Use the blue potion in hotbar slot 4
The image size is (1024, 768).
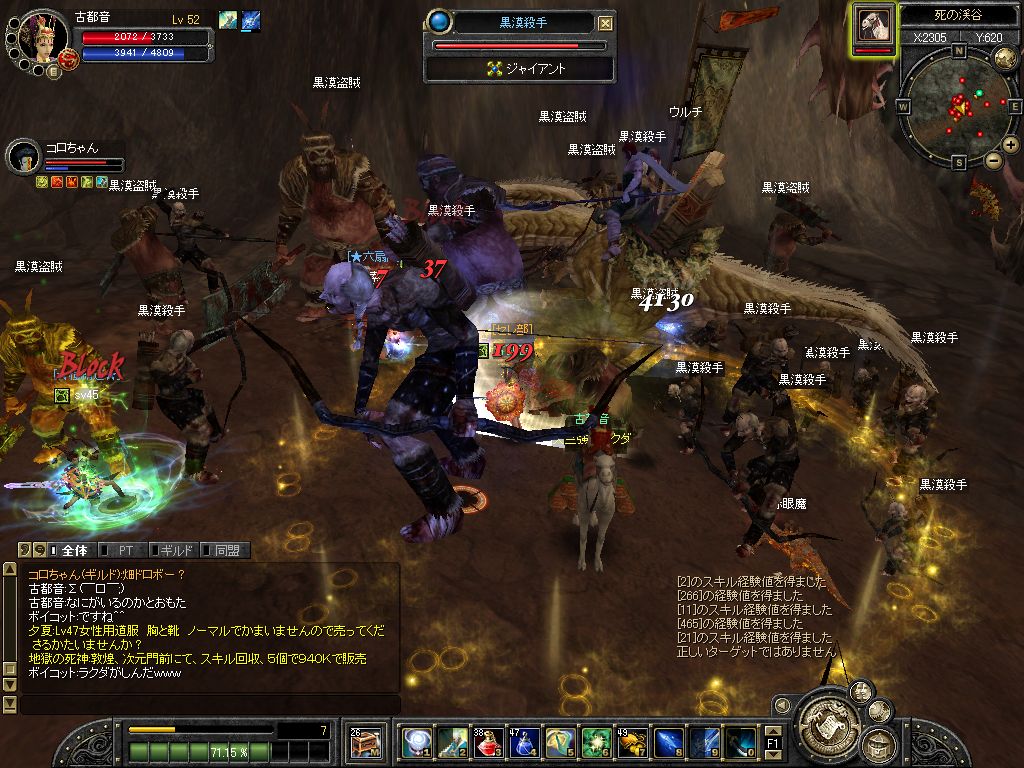click(x=525, y=742)
